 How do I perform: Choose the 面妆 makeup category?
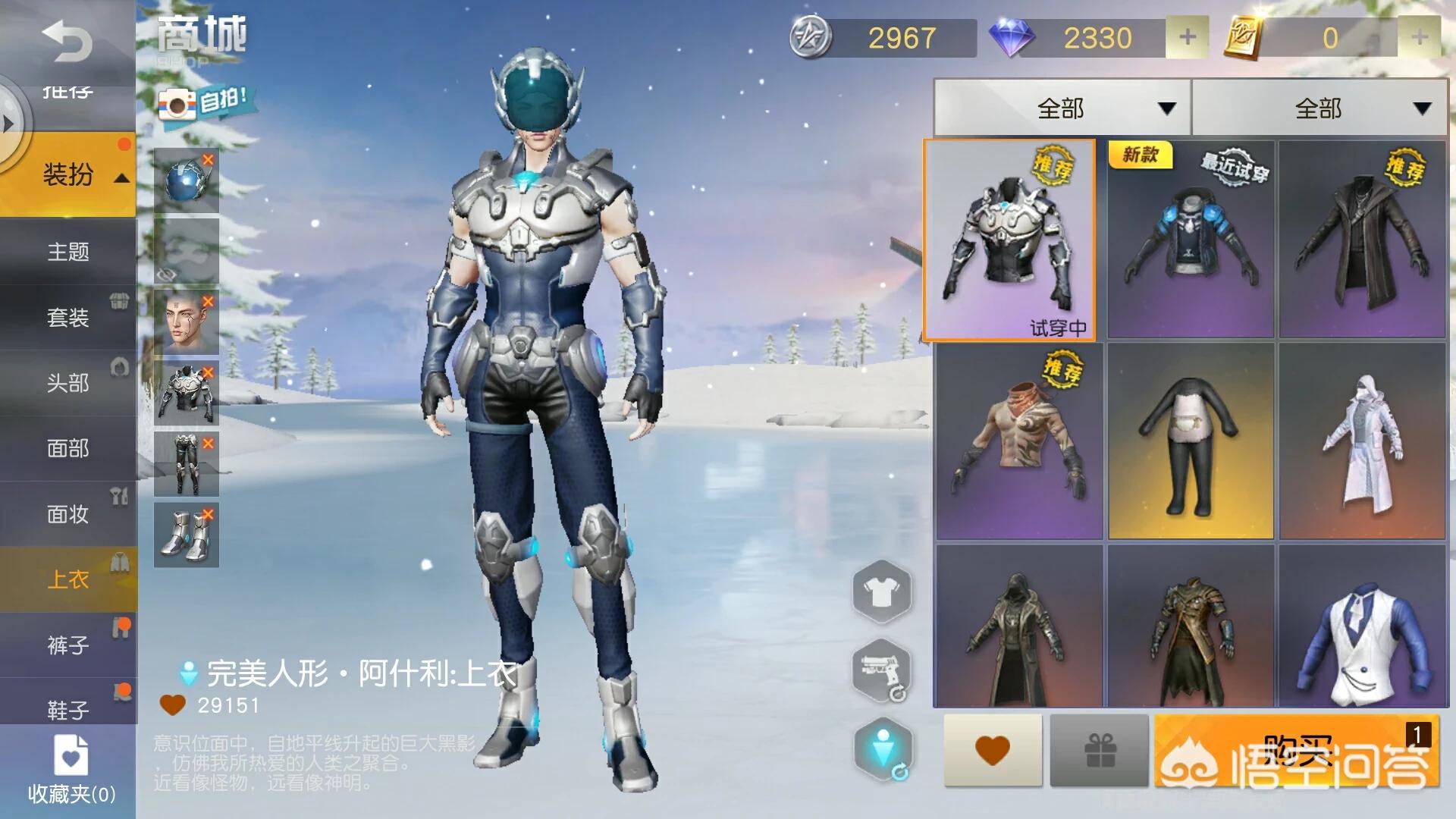(x=68, y=514)
